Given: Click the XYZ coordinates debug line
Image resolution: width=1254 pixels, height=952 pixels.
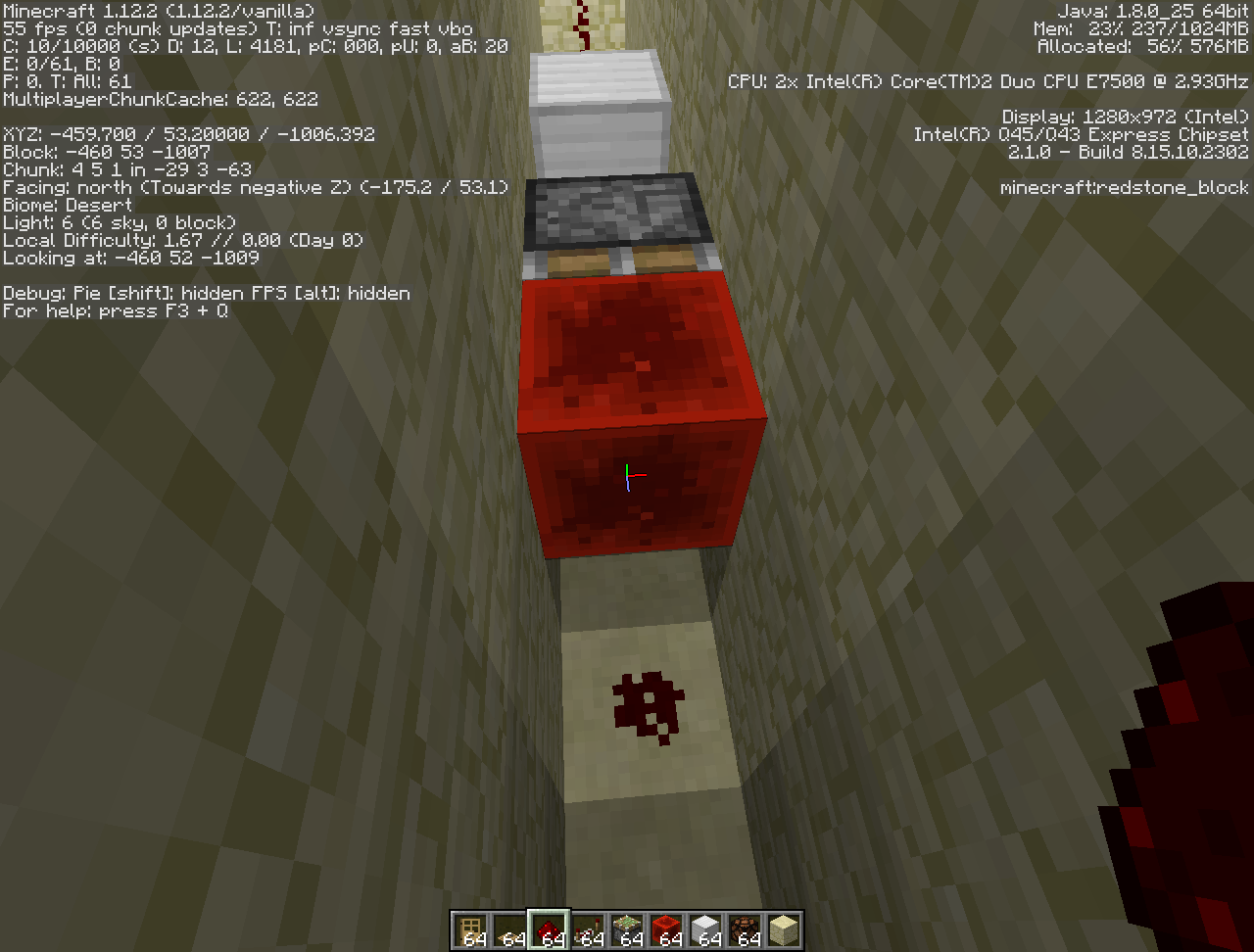Looking at the screenshot, I should click(186, 134).
